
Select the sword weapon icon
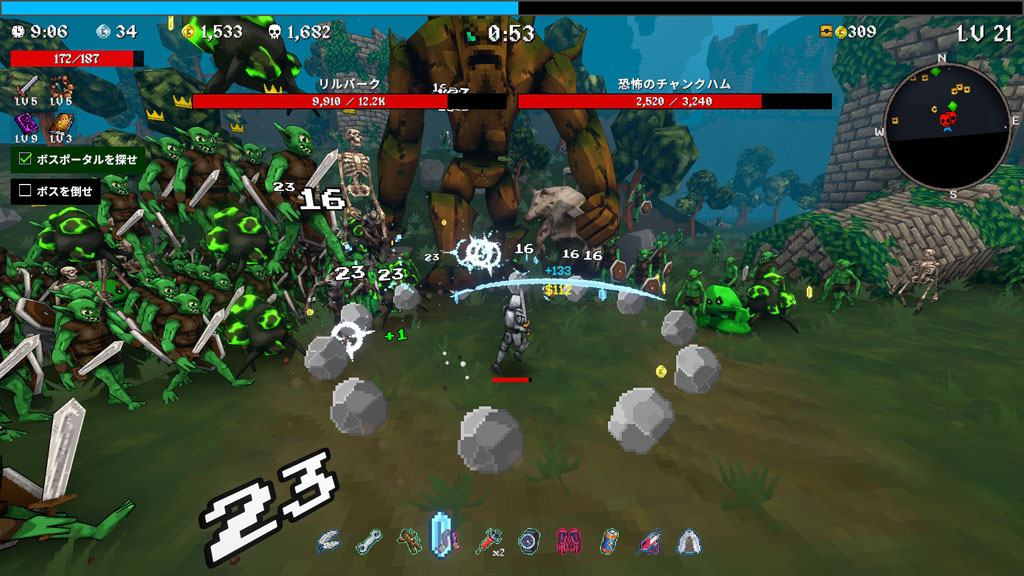[27, 85]
